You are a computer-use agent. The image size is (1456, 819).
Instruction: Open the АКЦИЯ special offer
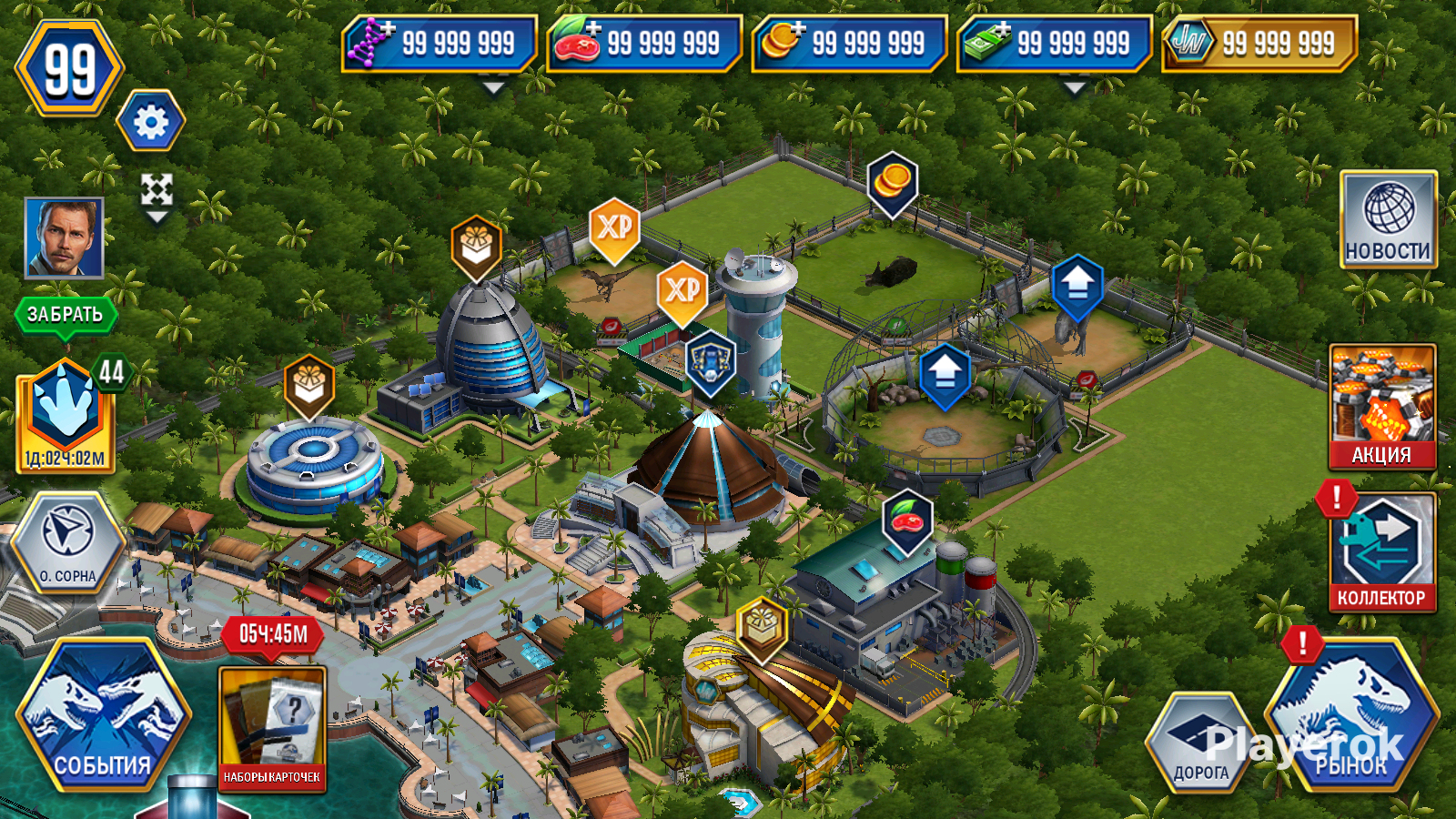coord(1381,406)
